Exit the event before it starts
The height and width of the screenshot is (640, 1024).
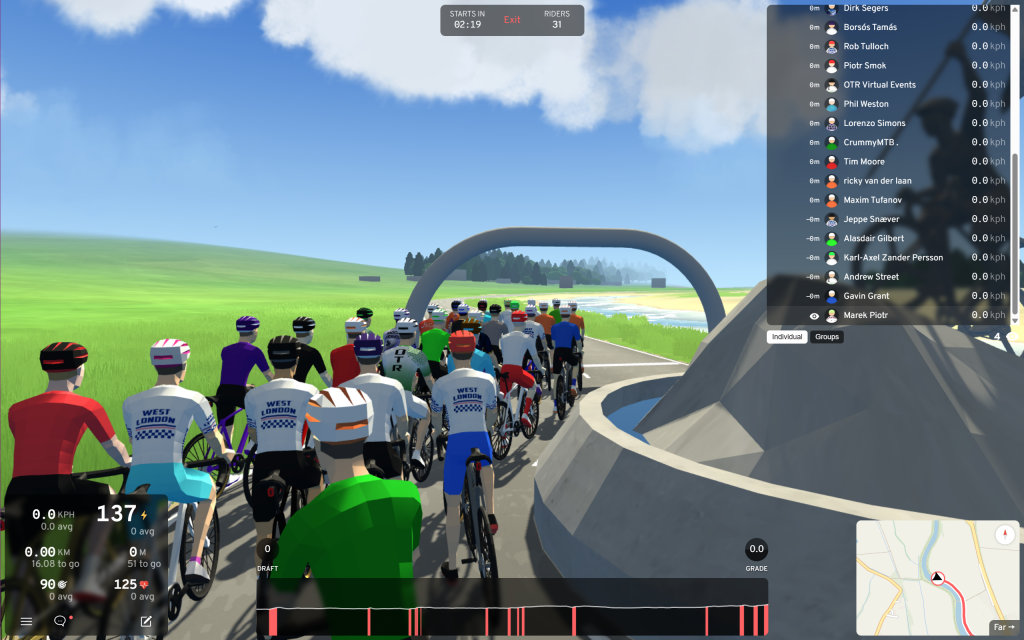(512, 20)
